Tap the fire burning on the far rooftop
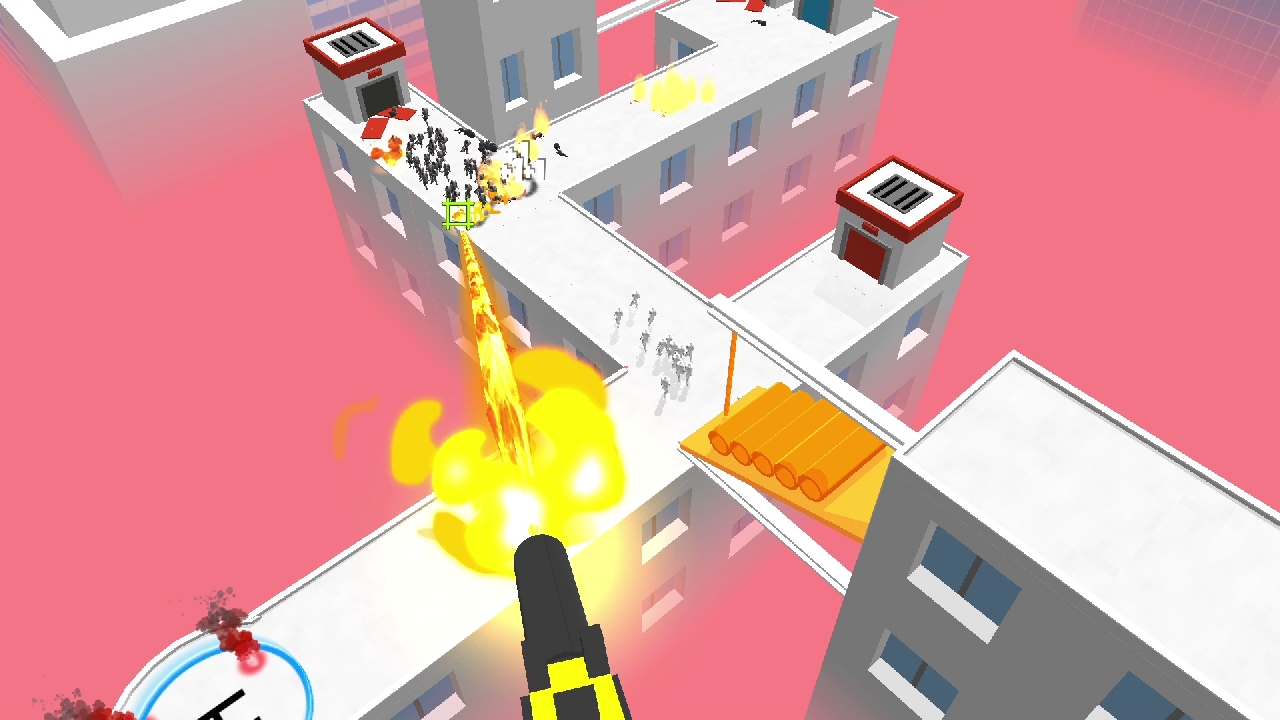This screenshot has height=720, width=1280. (670, 90)
